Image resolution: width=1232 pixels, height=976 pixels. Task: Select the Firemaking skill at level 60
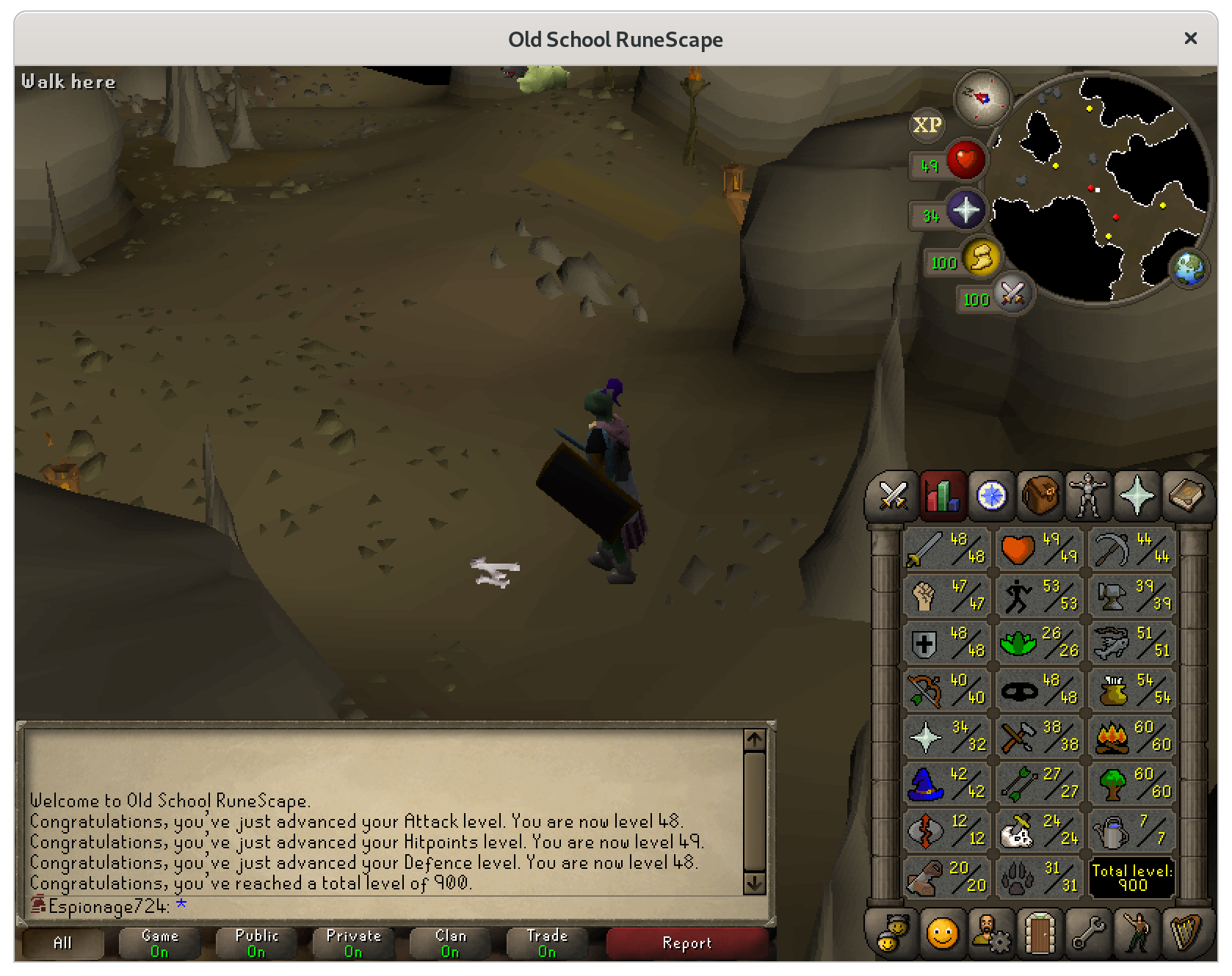(x=1131, y=736)
